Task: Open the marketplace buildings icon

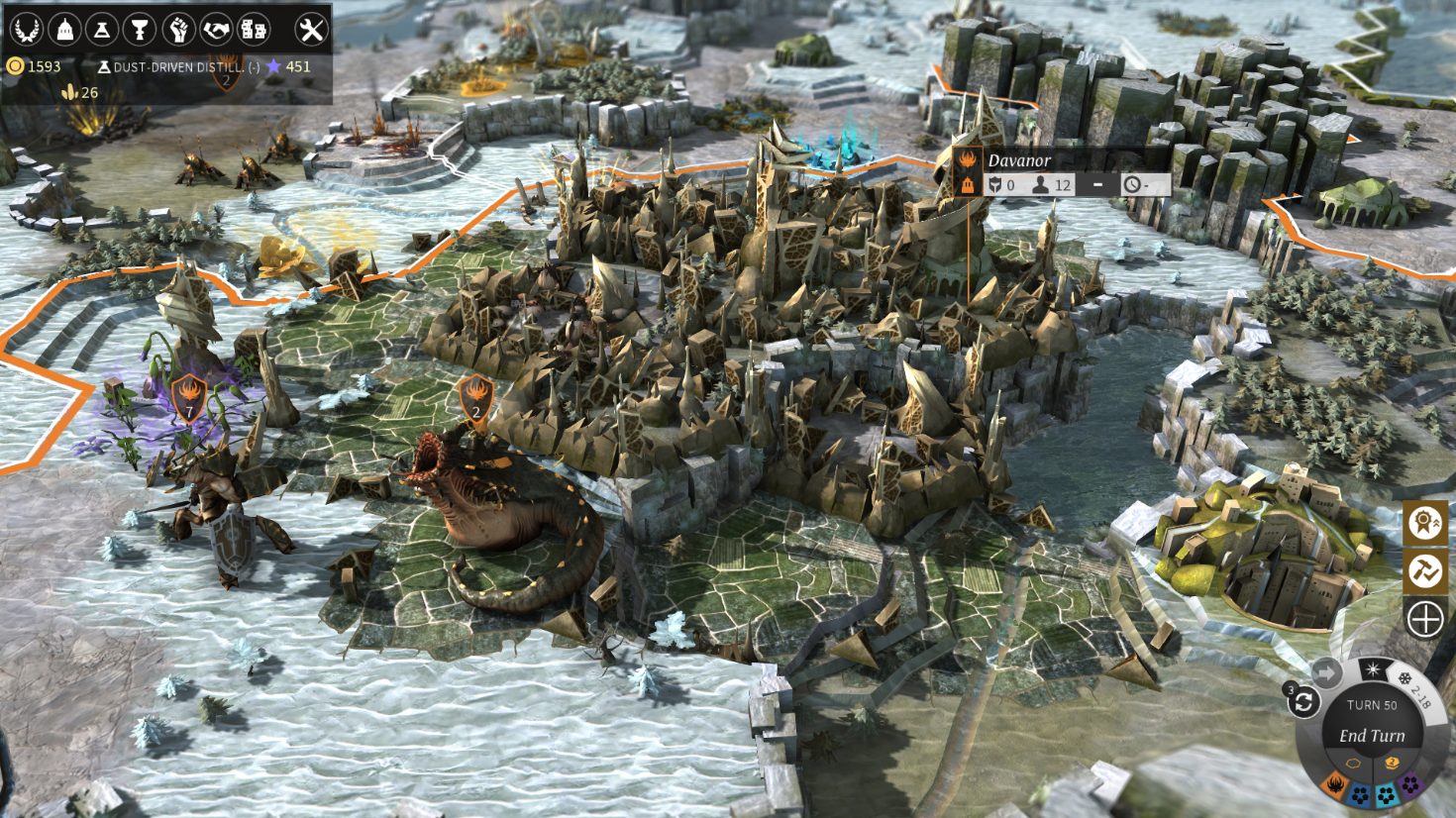Action: pyautogui.click(x=256, y=29)
